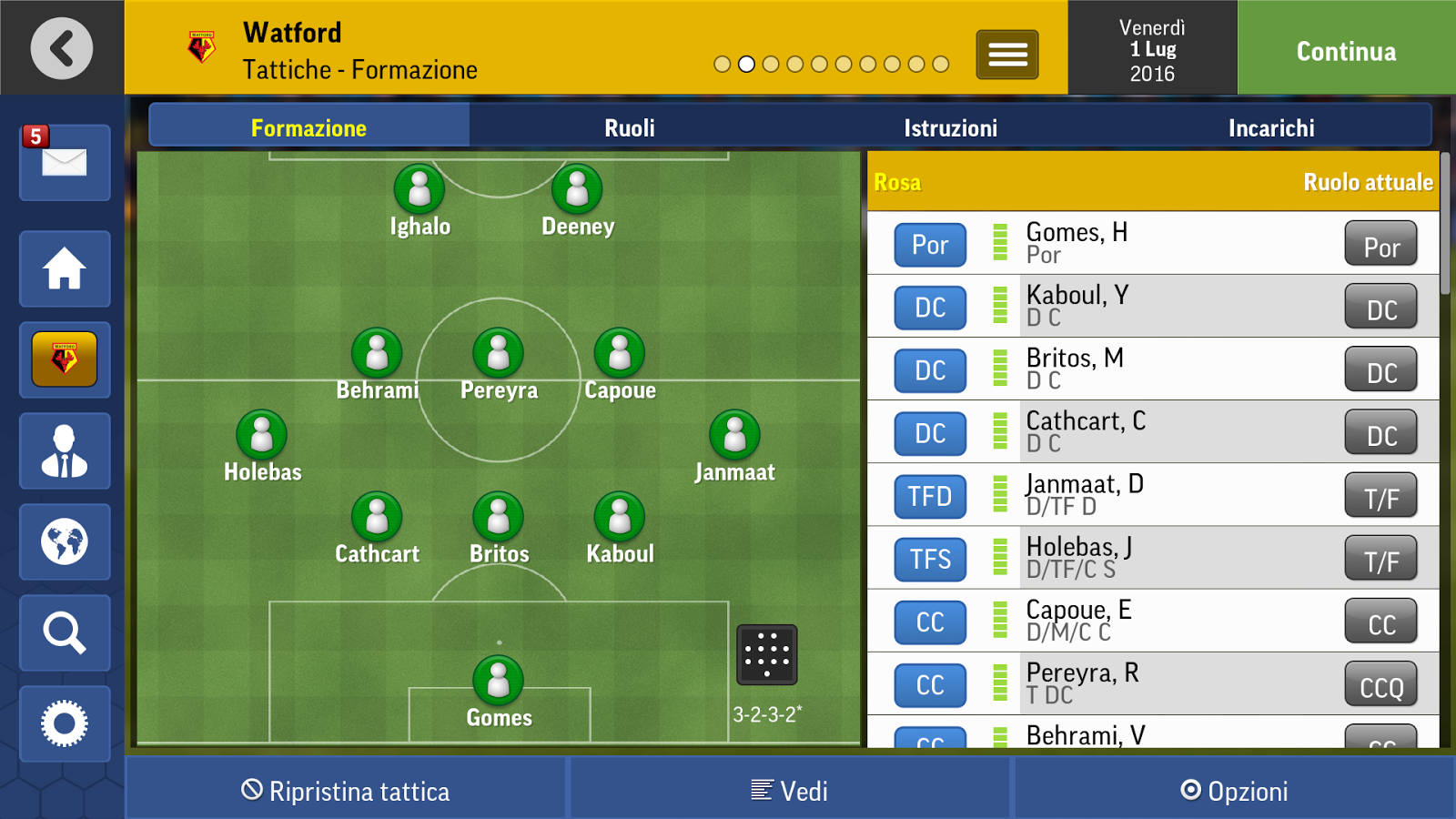Open the hamburger menu button

tap(1007, 55)
